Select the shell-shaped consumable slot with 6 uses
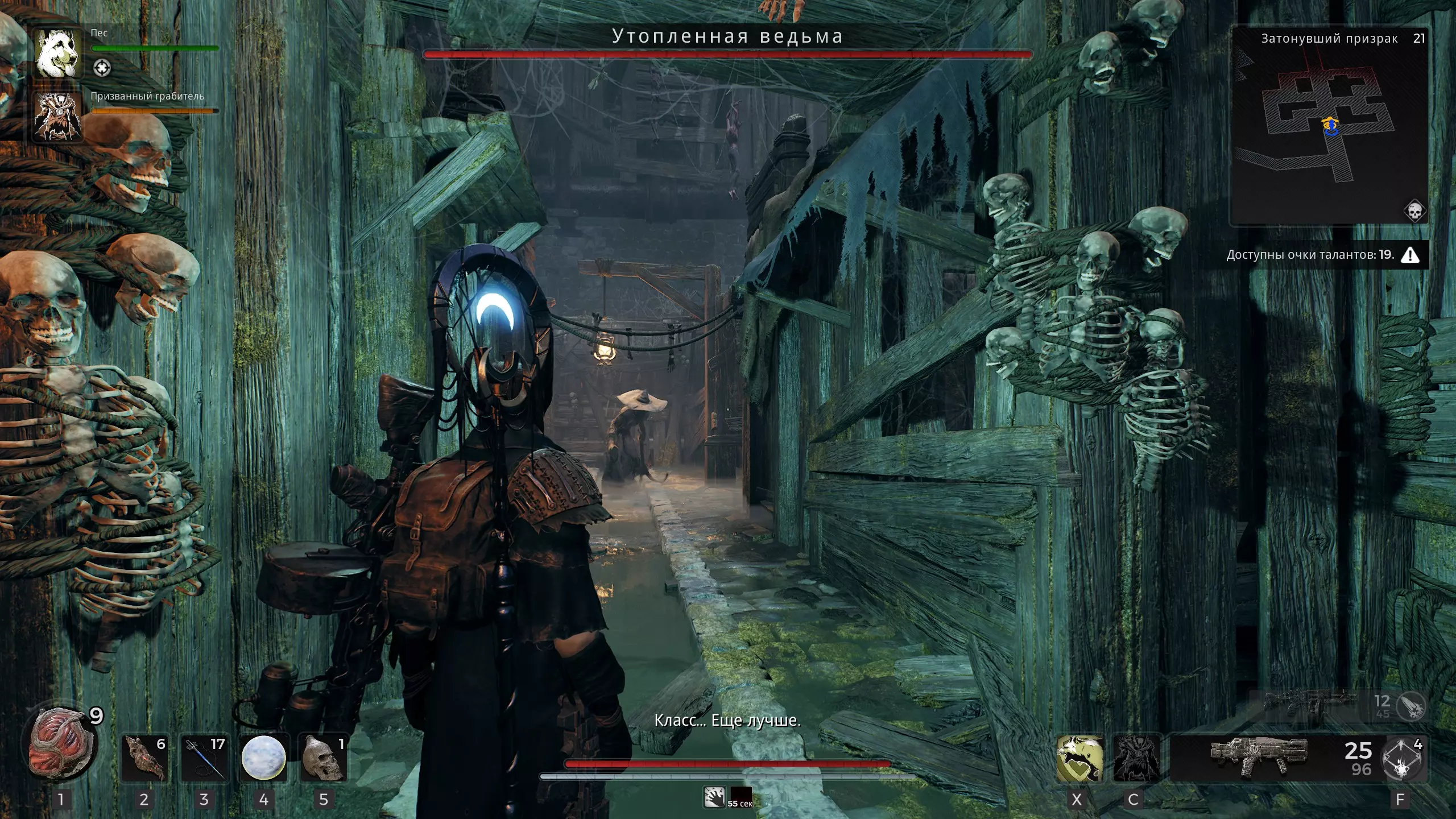Screen dimensions: 1456x819 click(x=144, y=758)
